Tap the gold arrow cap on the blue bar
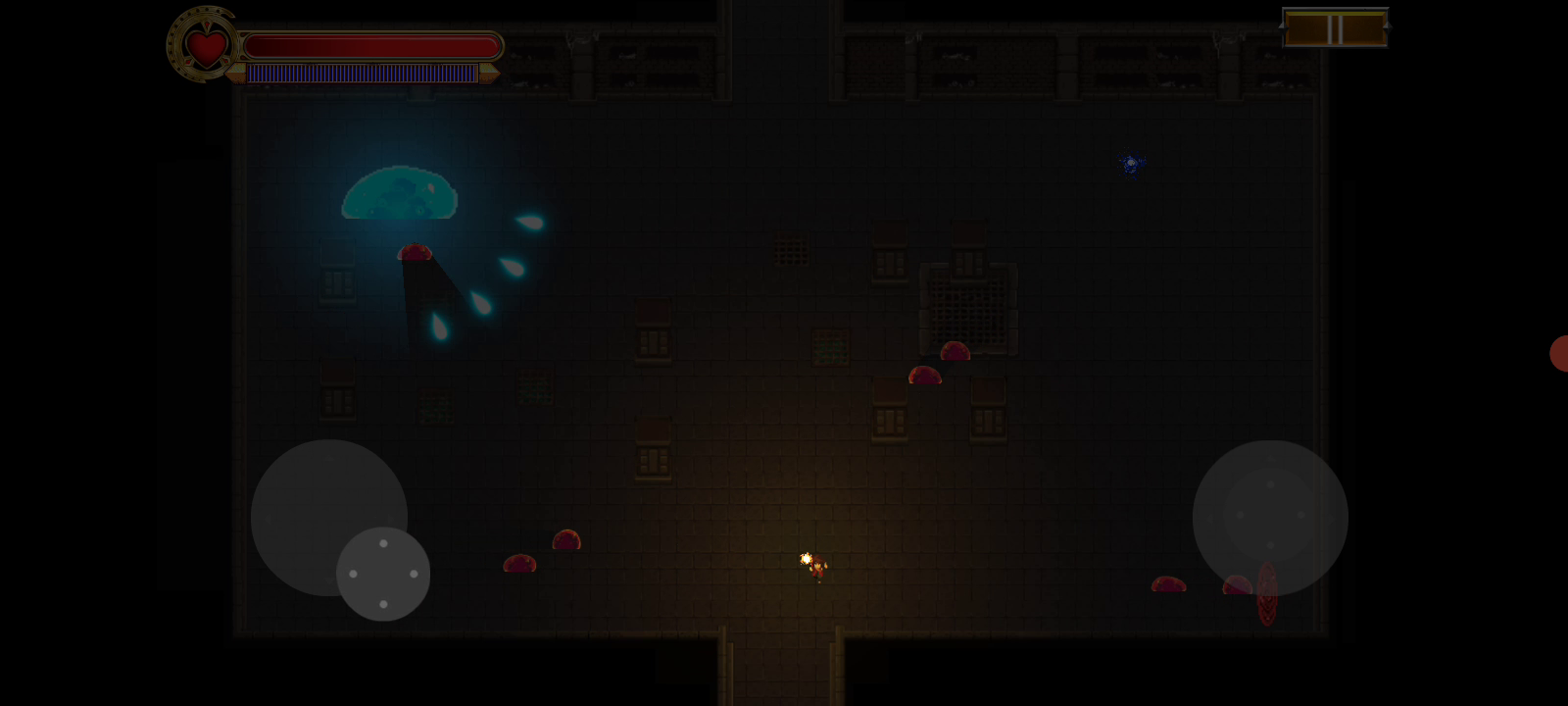 [490, 74]
